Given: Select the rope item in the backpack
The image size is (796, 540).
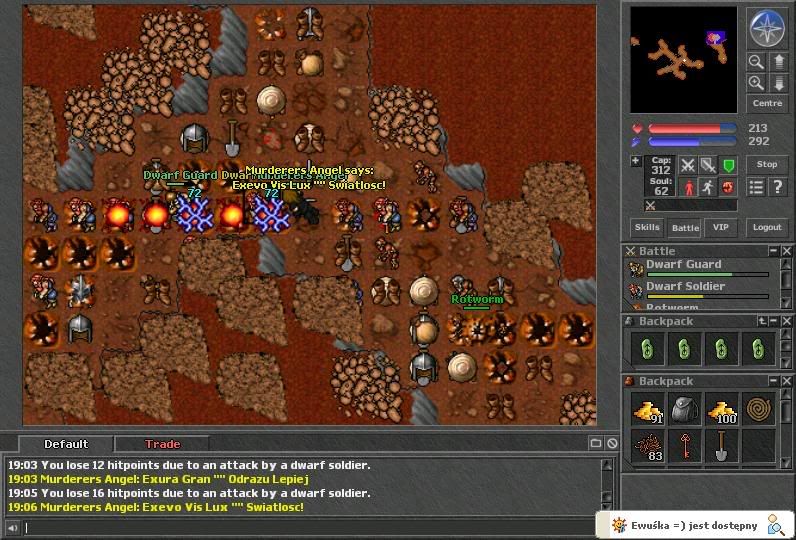Looking at the screenshot, I should (759, 409).
